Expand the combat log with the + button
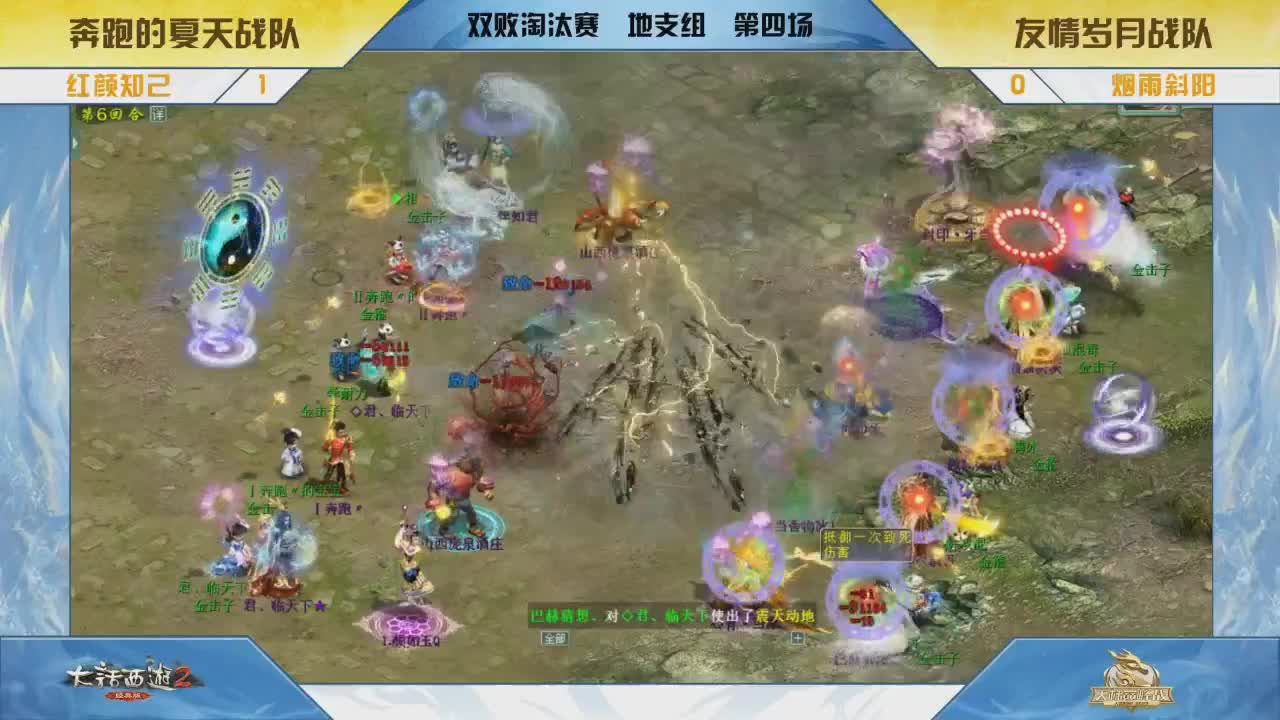 [x=797, y=637]
